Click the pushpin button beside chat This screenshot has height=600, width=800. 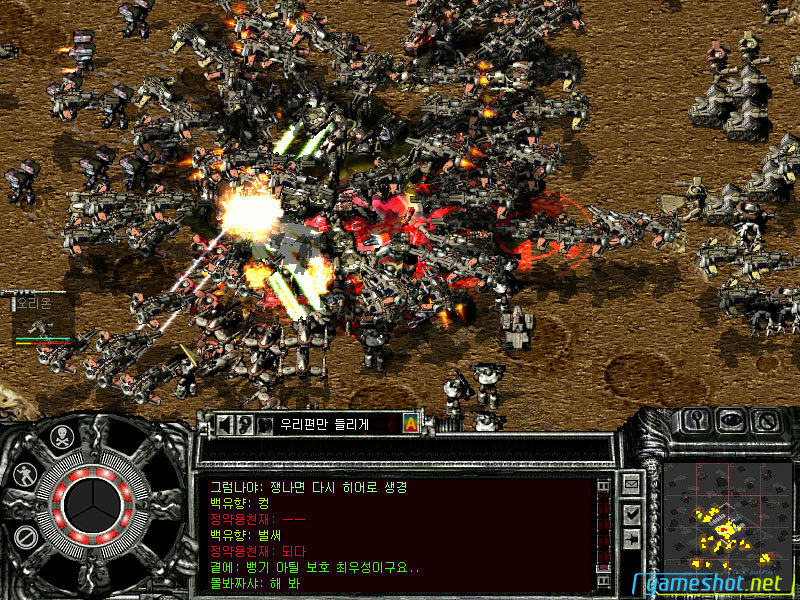click(631, 539)
